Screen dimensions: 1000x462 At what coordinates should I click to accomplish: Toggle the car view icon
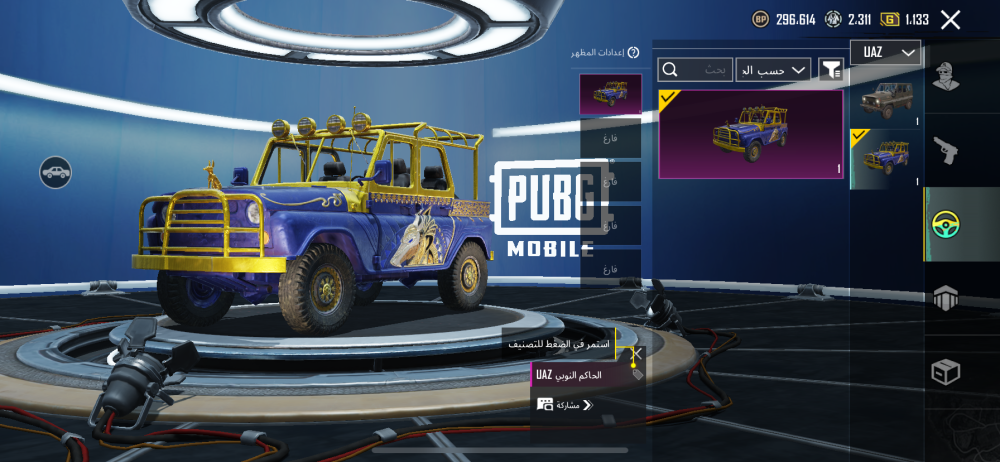[x=56, y=172]
